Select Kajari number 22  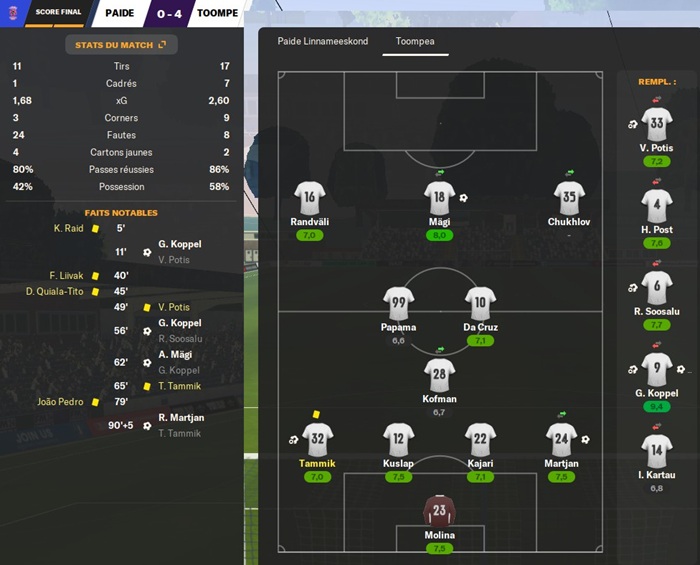click(480, 439)
